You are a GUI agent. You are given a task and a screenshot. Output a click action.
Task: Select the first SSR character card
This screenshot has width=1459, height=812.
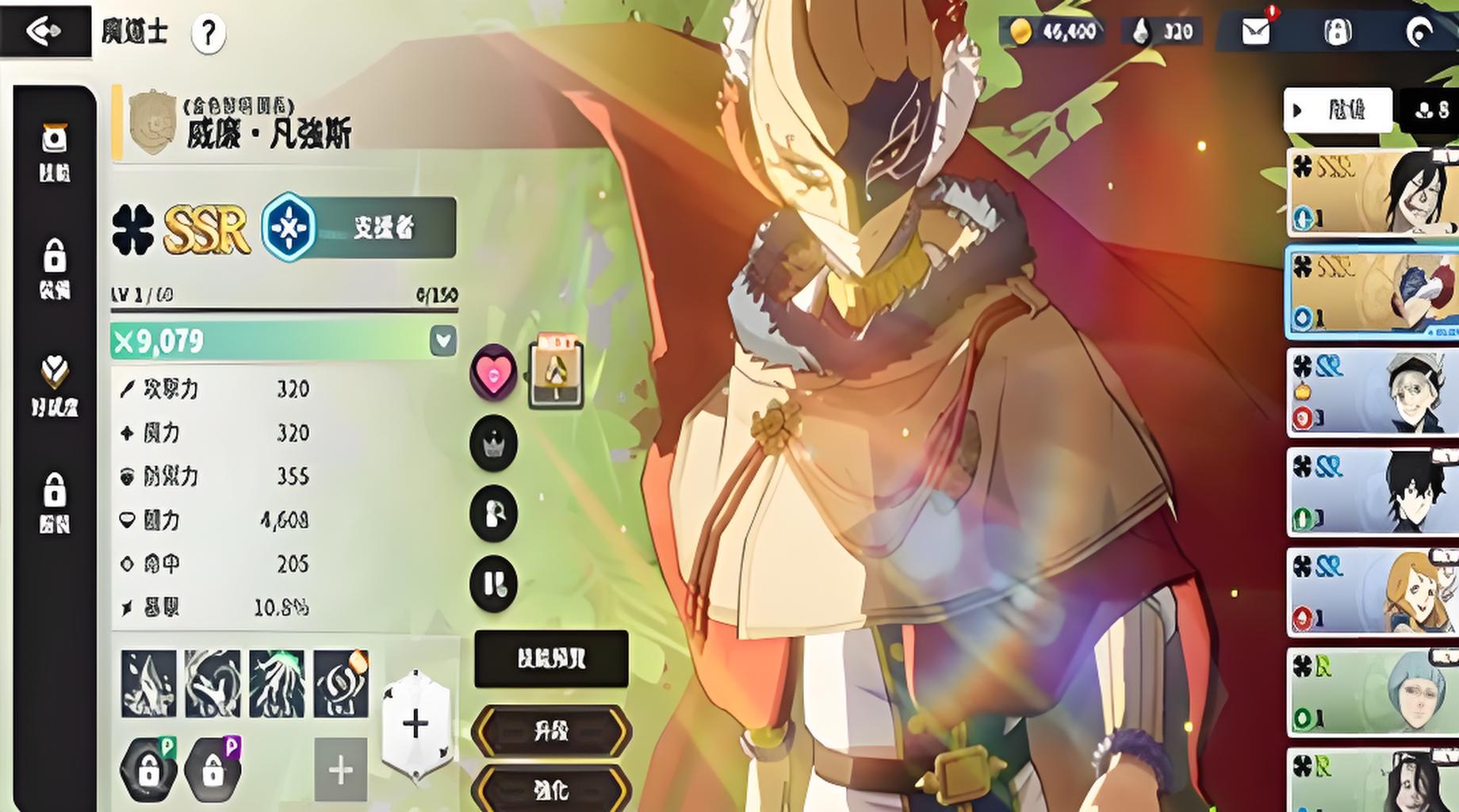[1372, 192]
